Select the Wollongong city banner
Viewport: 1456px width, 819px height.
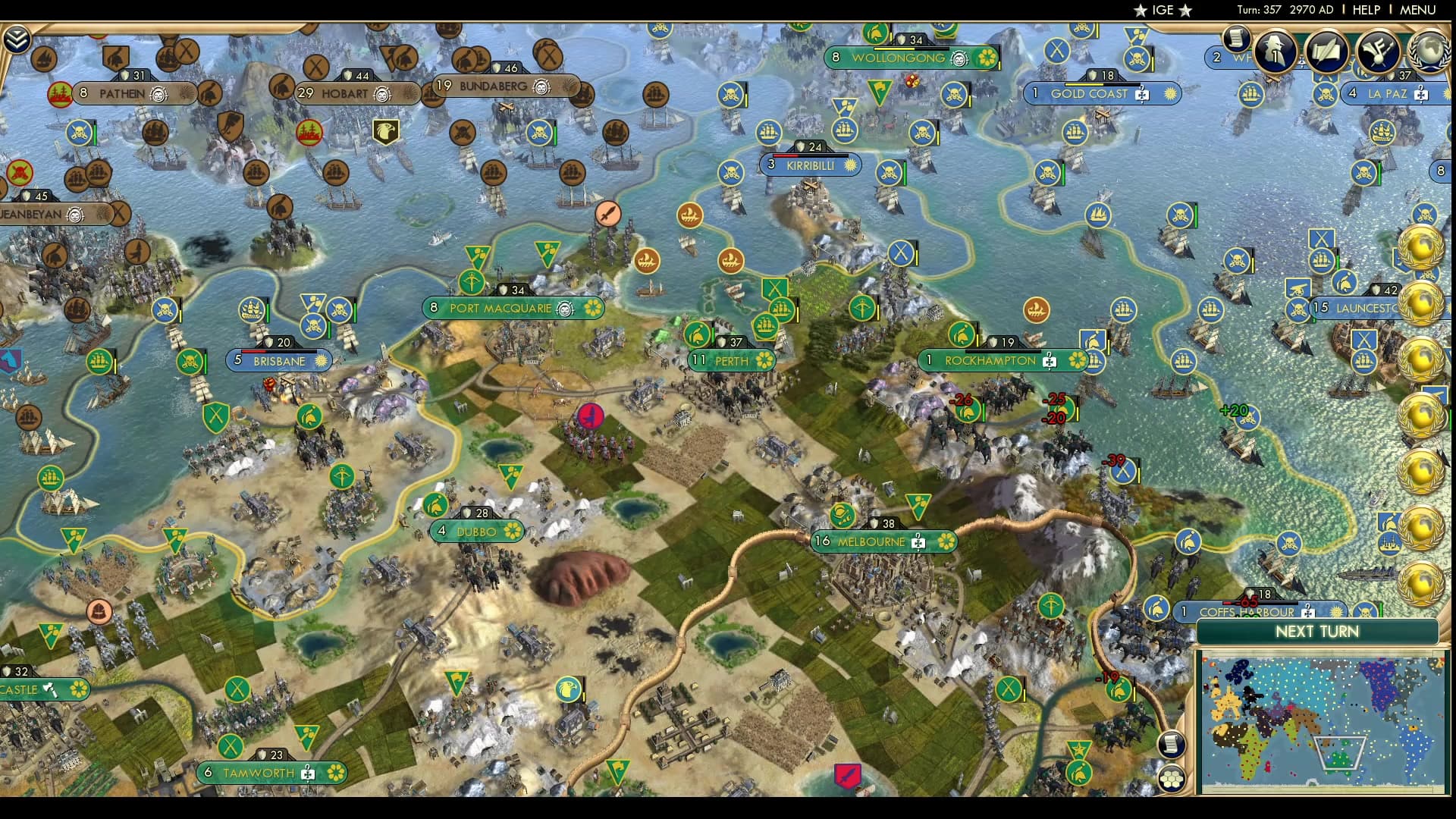pyautogui.click(x=899, y=56)
